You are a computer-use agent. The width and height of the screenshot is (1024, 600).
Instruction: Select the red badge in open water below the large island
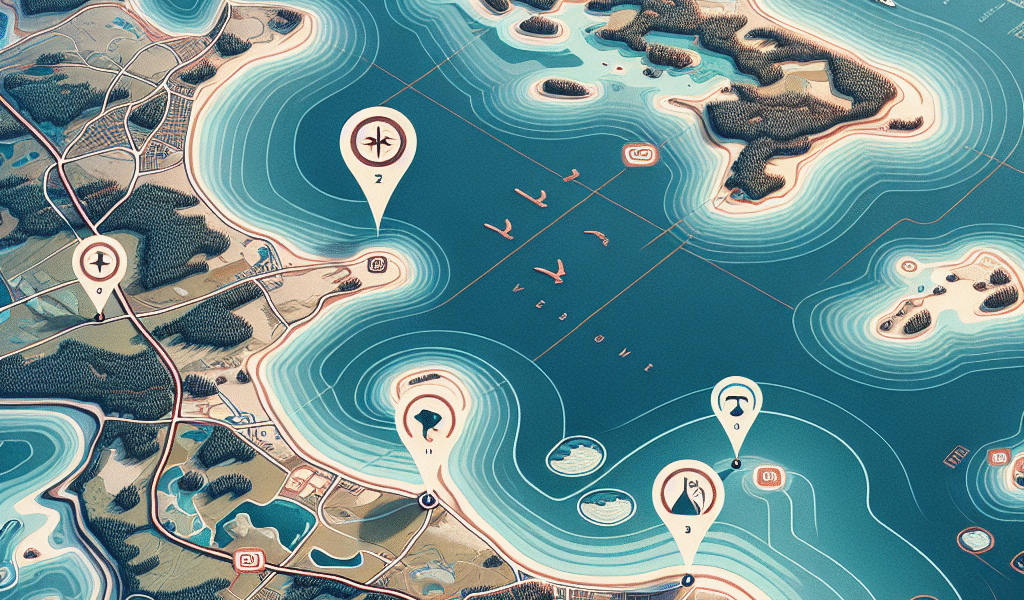637,155
